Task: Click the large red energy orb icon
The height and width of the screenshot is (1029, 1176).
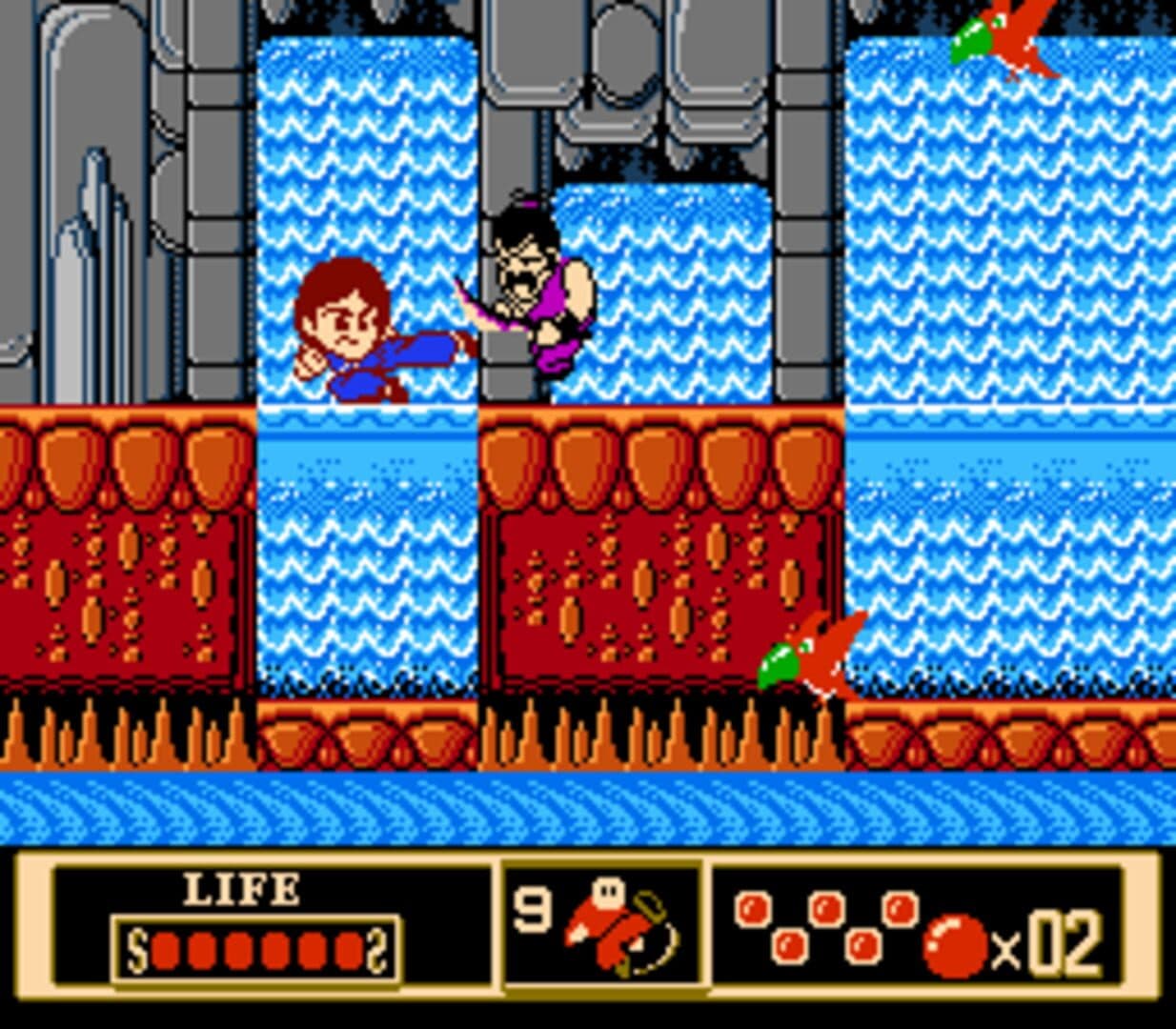Action: pos(955,945)
